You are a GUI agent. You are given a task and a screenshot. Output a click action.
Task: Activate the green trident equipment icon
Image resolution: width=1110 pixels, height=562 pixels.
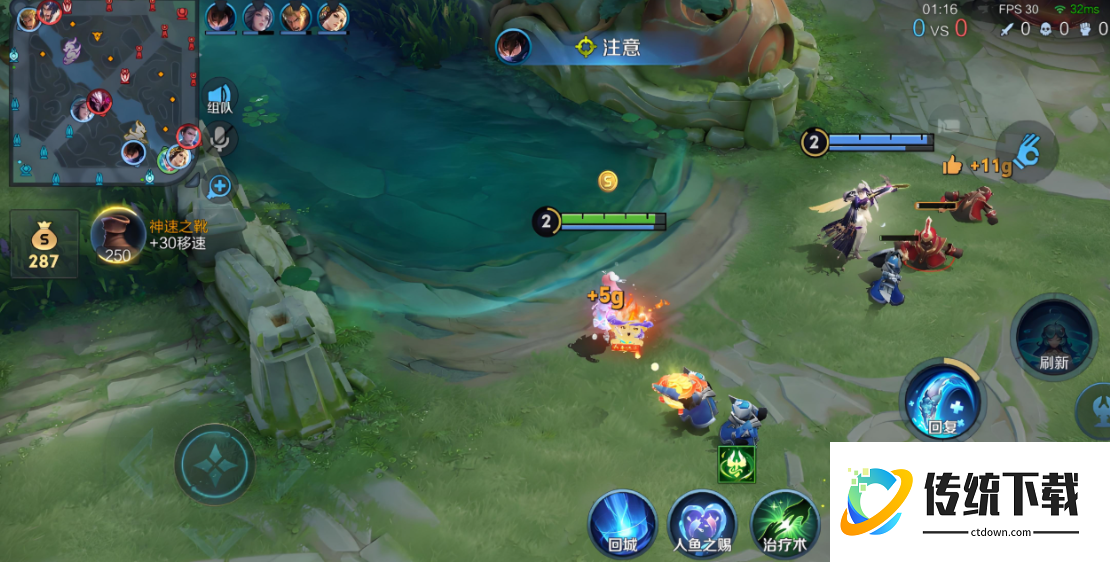click(737, 463)
